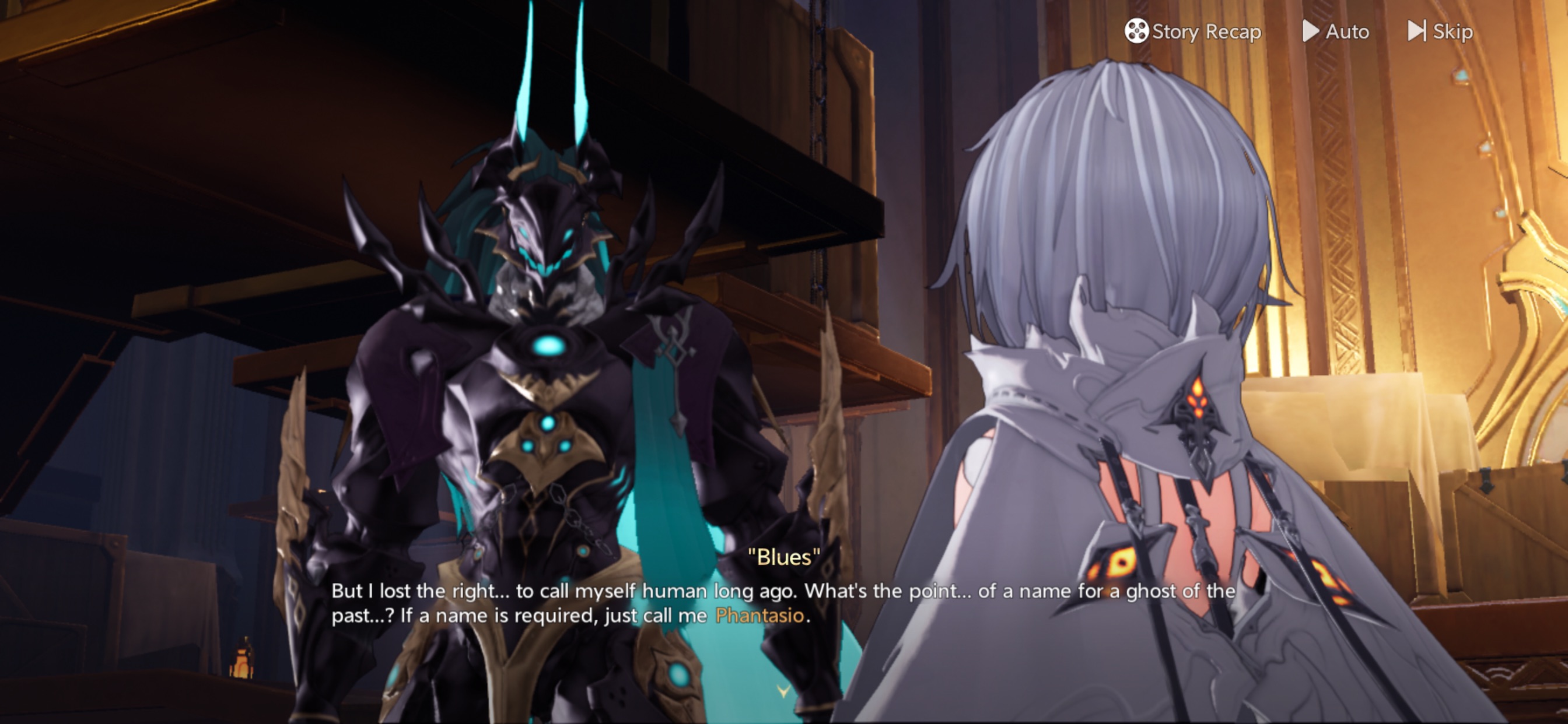Skip the cutscene dialogue
Screen dimensions: 1568x724
click(1440, 31)
